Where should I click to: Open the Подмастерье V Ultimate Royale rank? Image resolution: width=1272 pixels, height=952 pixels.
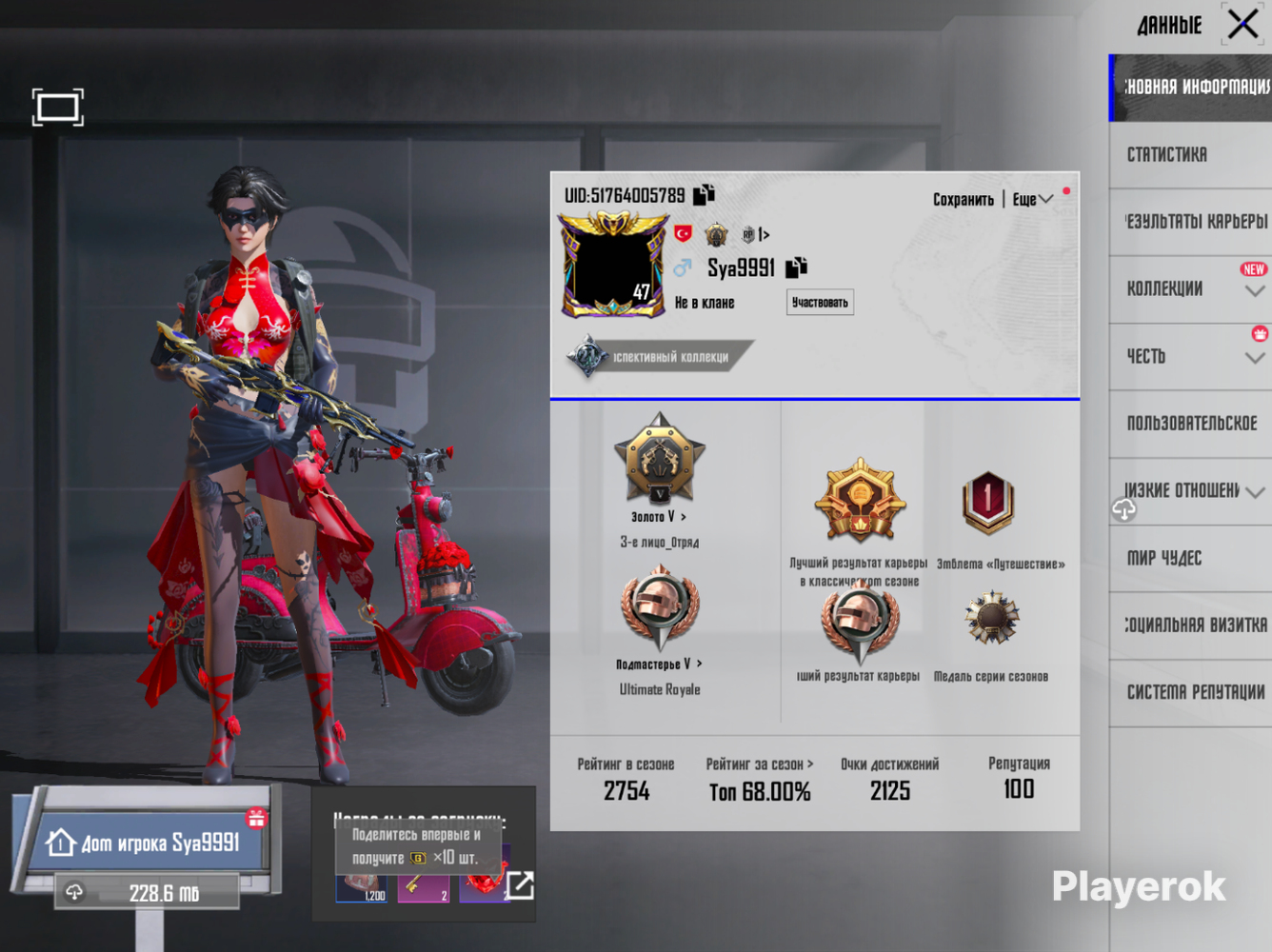pos(659,664)
